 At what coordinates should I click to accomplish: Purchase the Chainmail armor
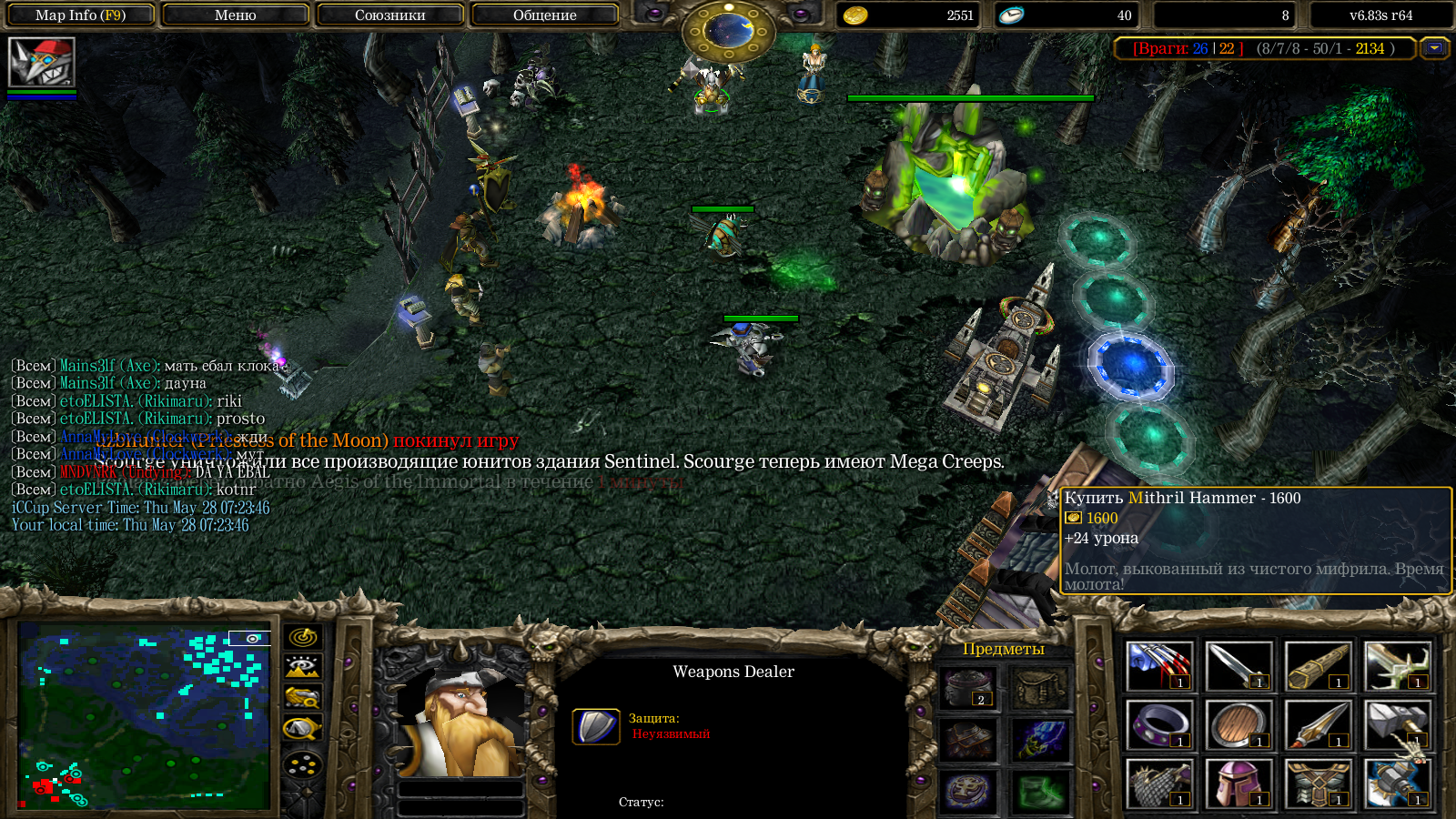click(x=1158, y=784)
